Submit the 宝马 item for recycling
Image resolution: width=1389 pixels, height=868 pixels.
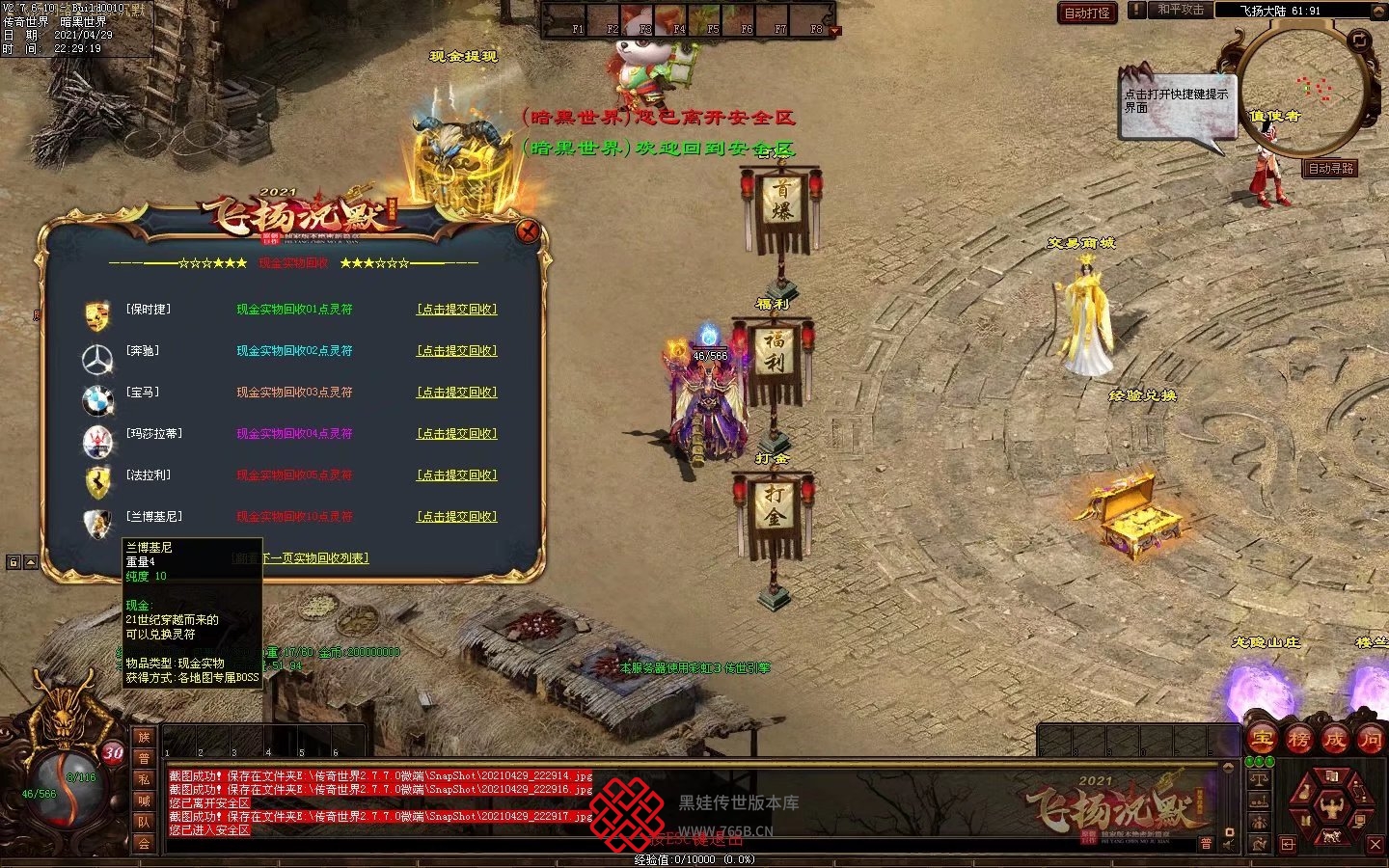(x=456, y=393)
